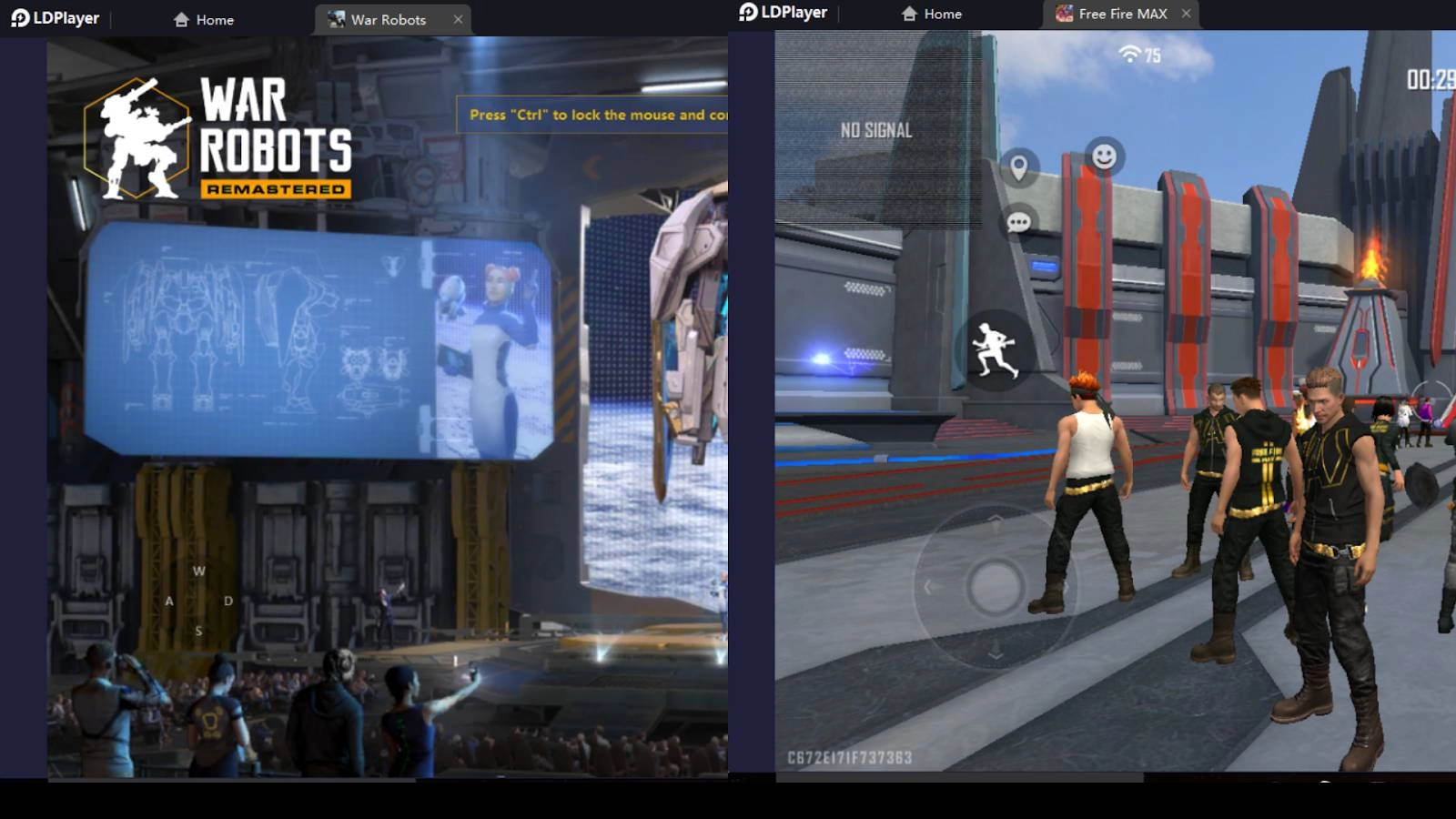Click the Wi-Fi ping indicator showing 75
This screenshot has height=819, width=1456.
click(1137, 55)
